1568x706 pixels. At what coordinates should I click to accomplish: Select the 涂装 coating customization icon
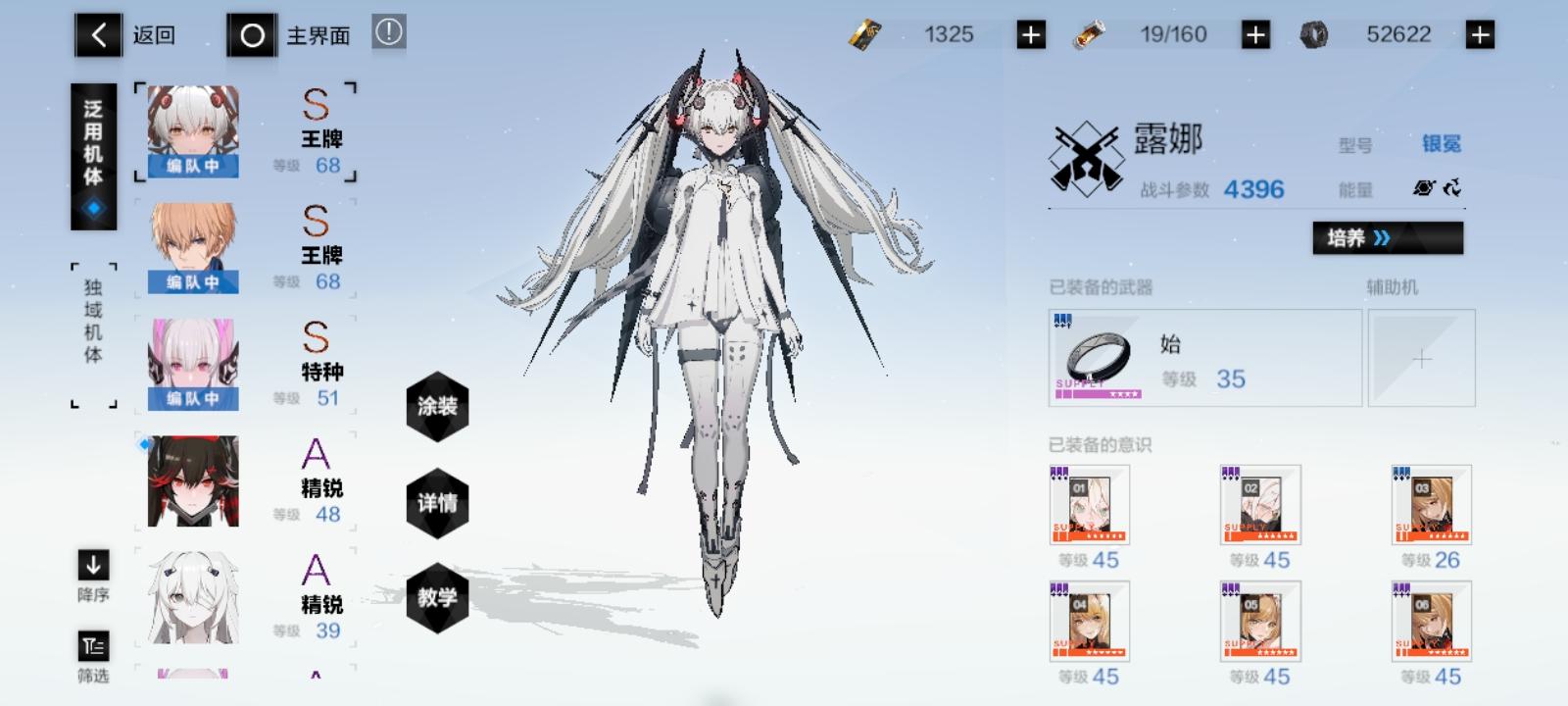click(x=438, y=408)
